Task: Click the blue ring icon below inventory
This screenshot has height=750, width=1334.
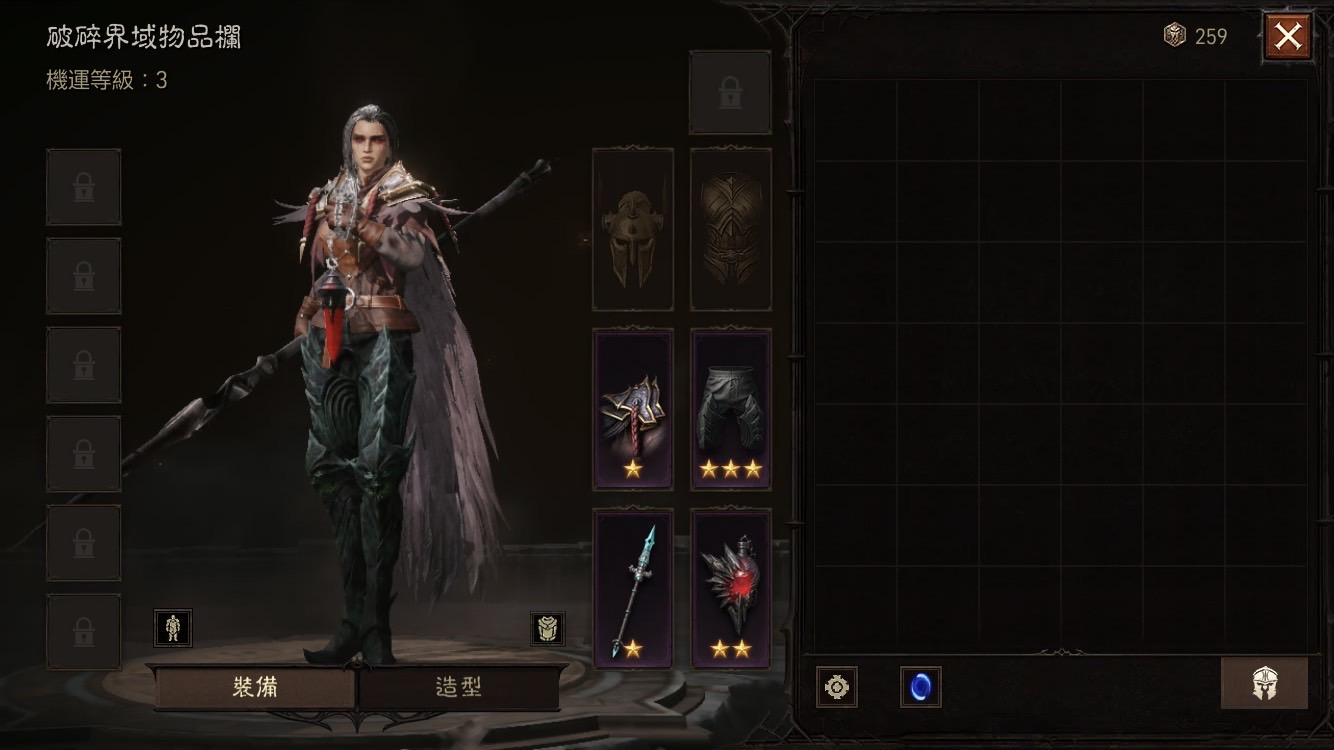Action: (x=920, y=687)
